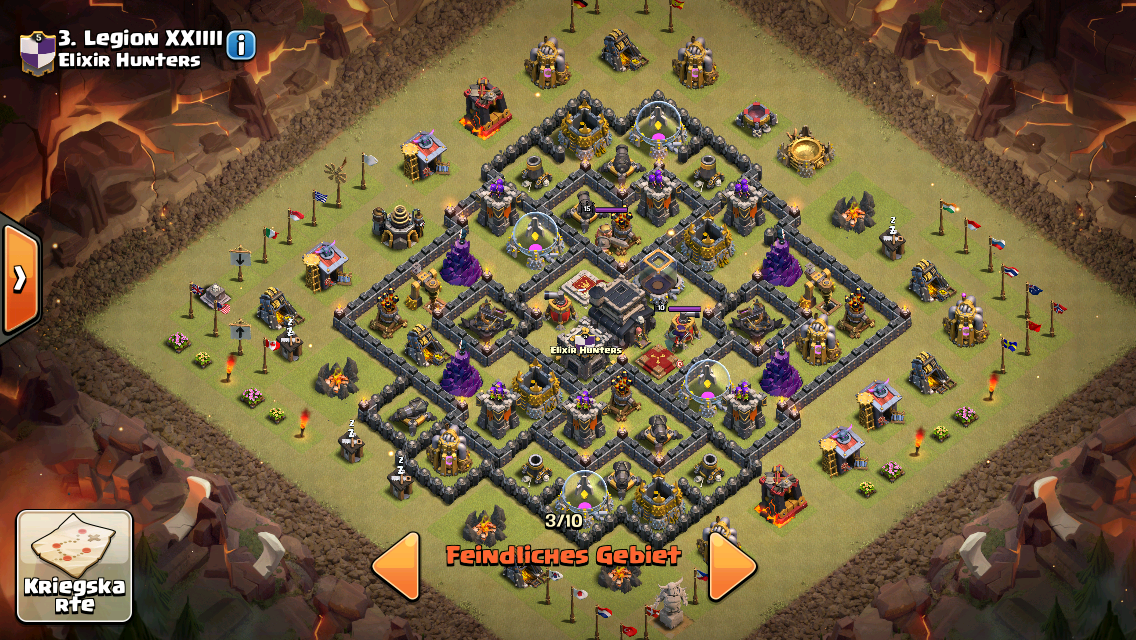Show the previous enemy base
The width and height of the screenshot is (1136, 640).
tap(396, 566)
